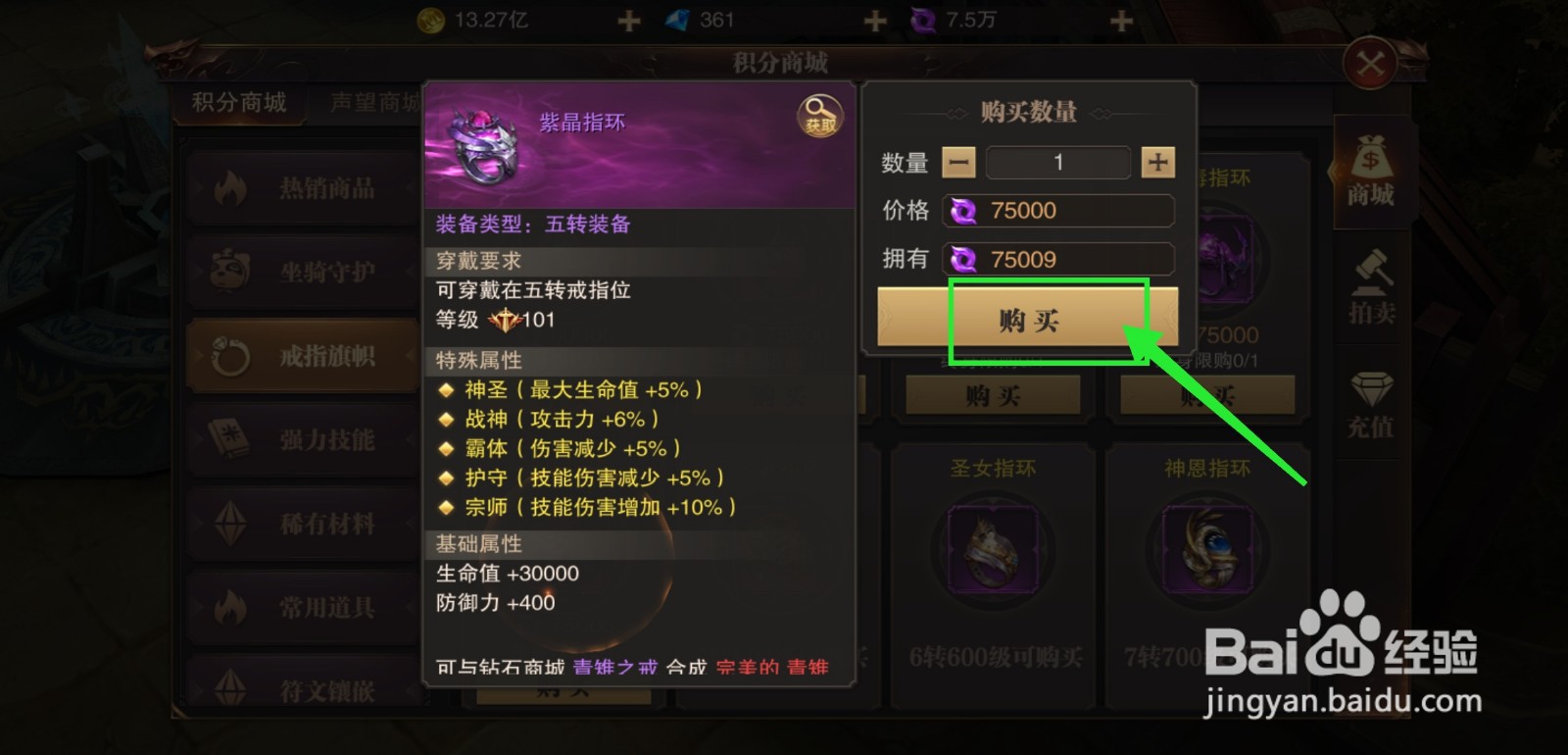Click the flame icon beside 热销商品
The height and width of the screenshot is (755, 1568).
231,186
